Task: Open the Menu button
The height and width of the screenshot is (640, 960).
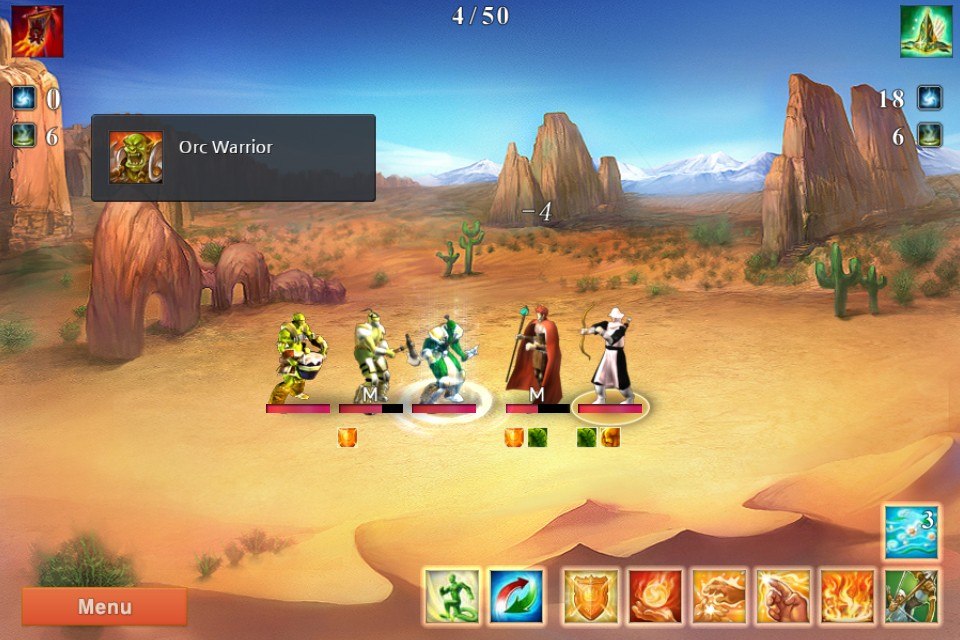Action: point(104,606)
